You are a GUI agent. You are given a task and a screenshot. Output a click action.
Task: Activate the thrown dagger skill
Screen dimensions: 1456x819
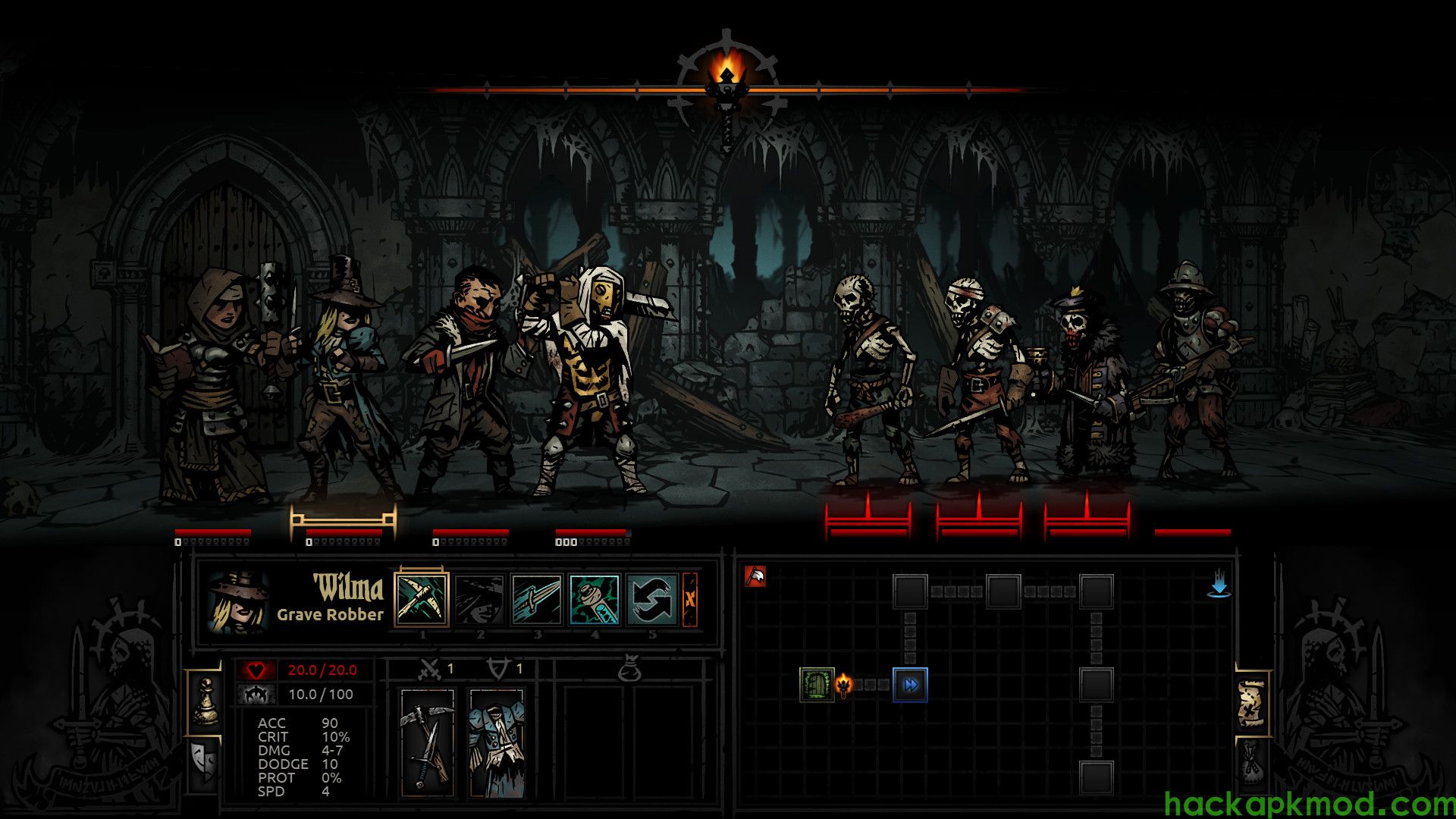[x=537, y=599]
